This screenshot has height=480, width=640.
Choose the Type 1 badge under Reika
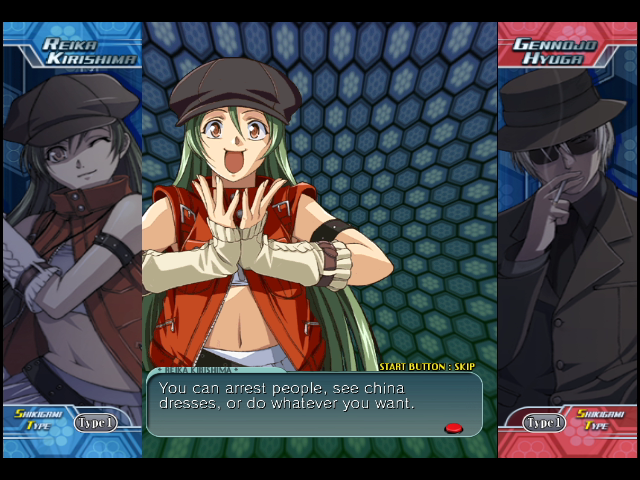[96, 422]
